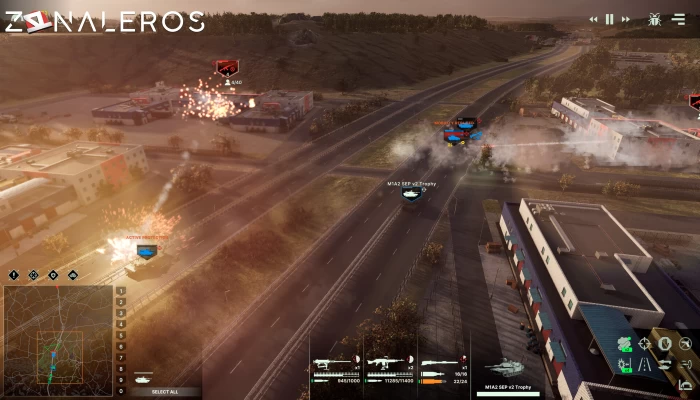Speed up with the fast-forward button
Viewport: 700px width, 400px height.
pyautogui.click(x=626, y=19)
